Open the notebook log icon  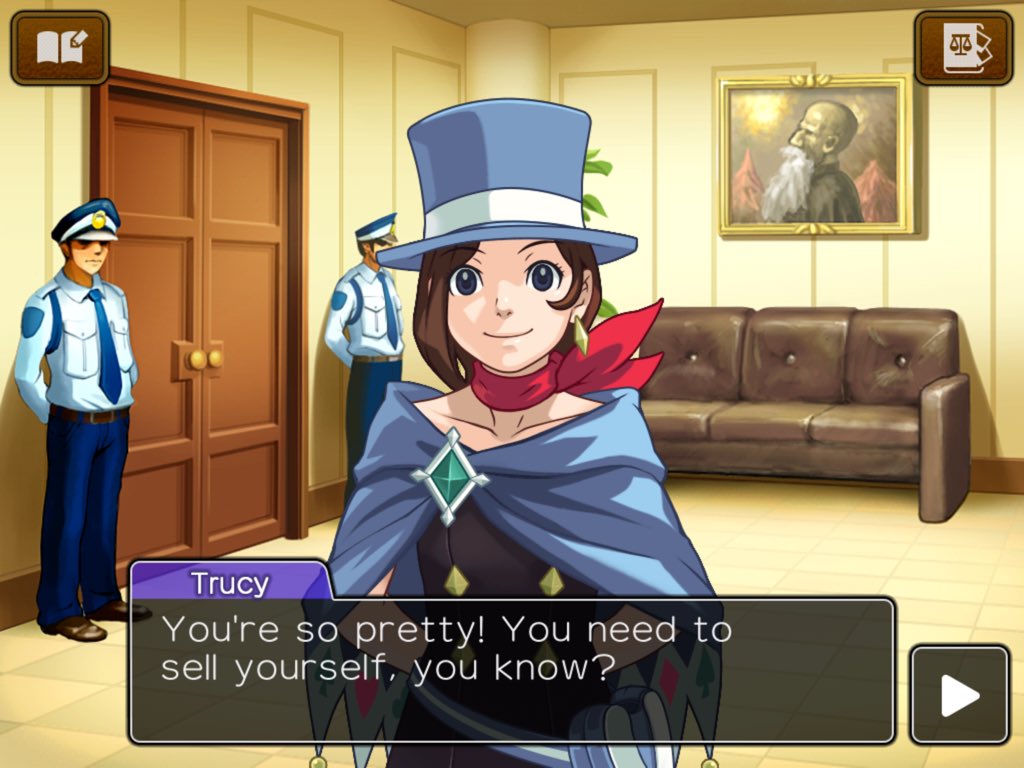tap(60, 47)
